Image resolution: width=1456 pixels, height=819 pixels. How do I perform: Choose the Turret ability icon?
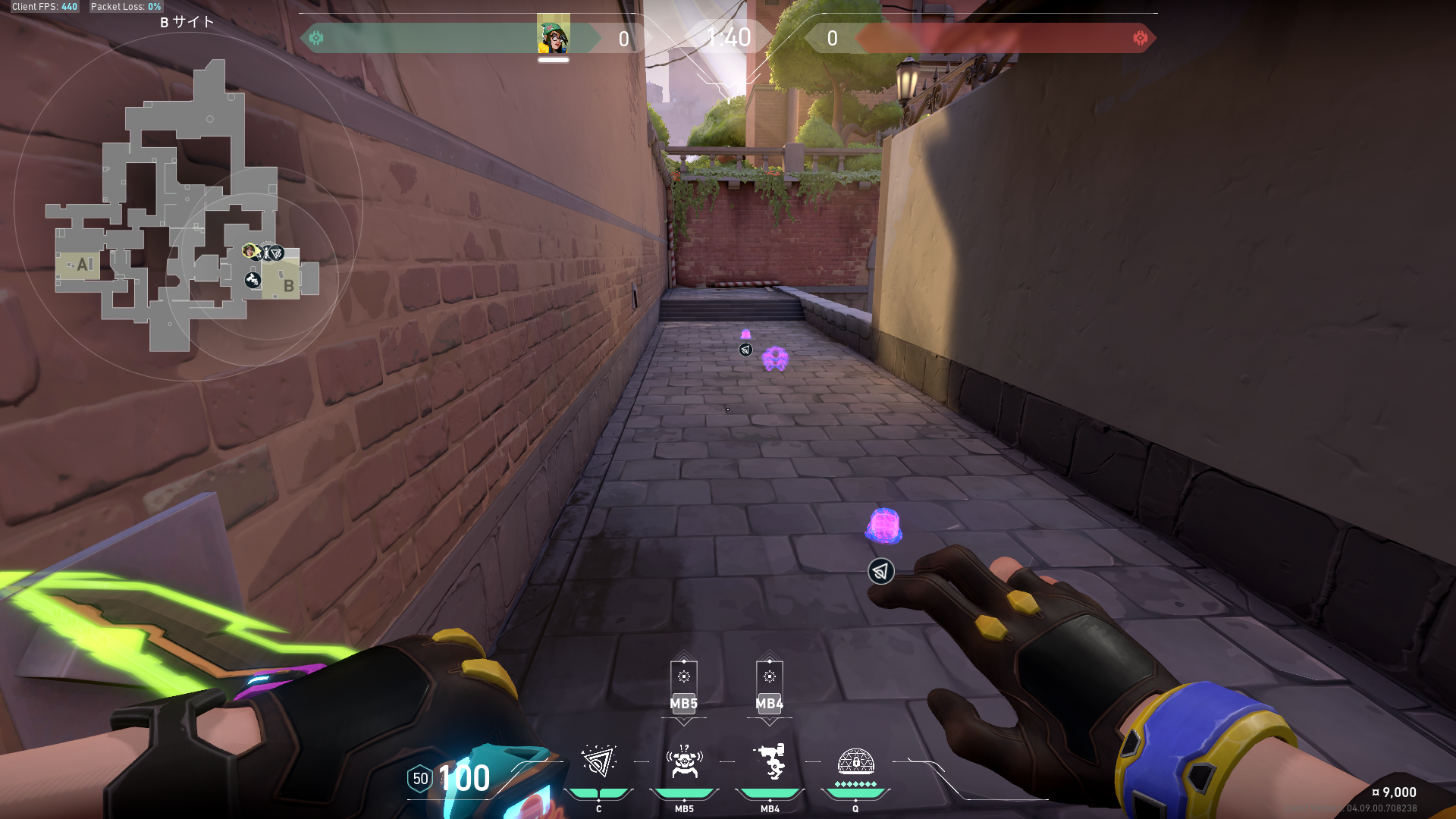(x=770, y=762)
